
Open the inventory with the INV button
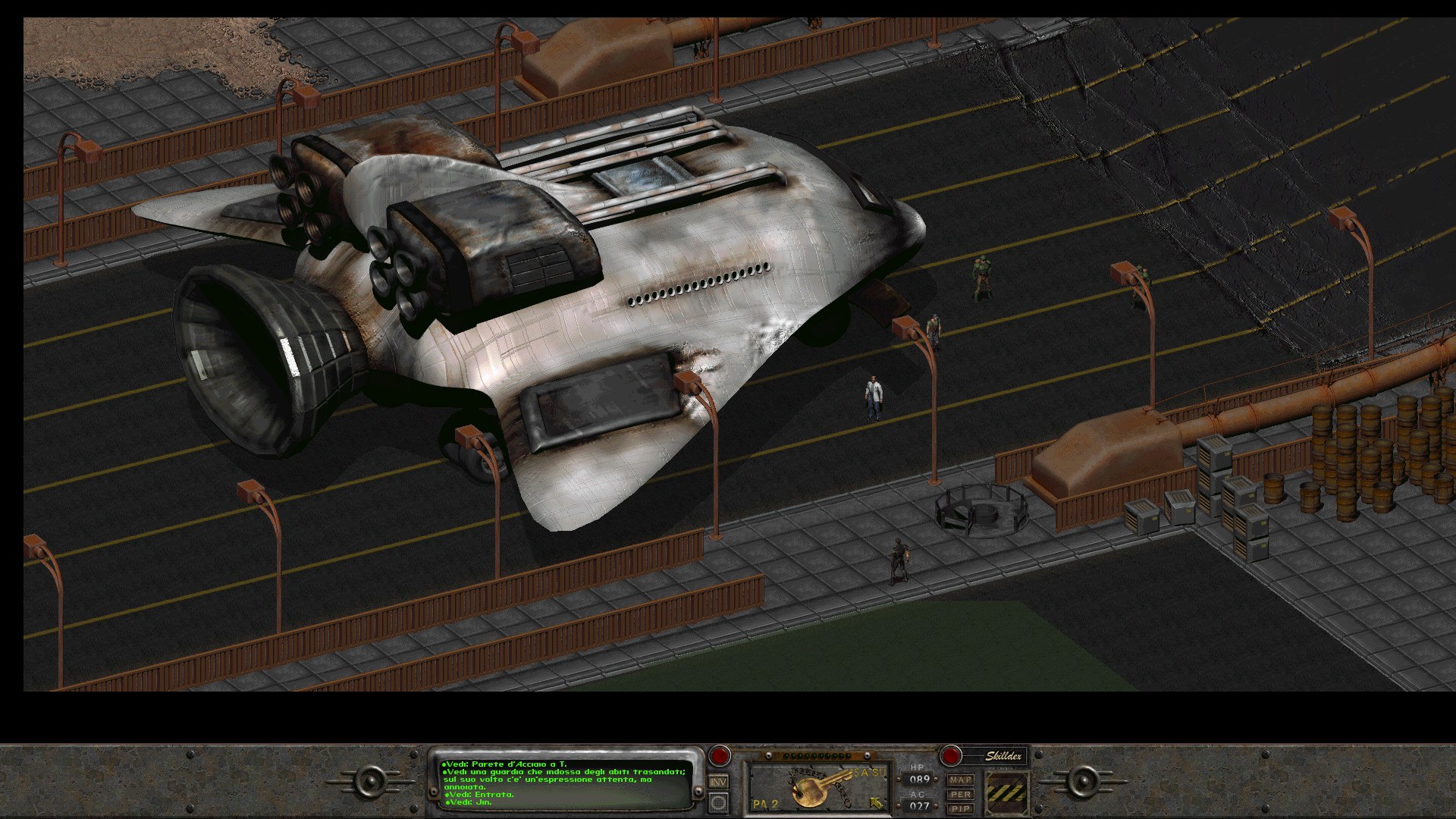click(717, 783)
